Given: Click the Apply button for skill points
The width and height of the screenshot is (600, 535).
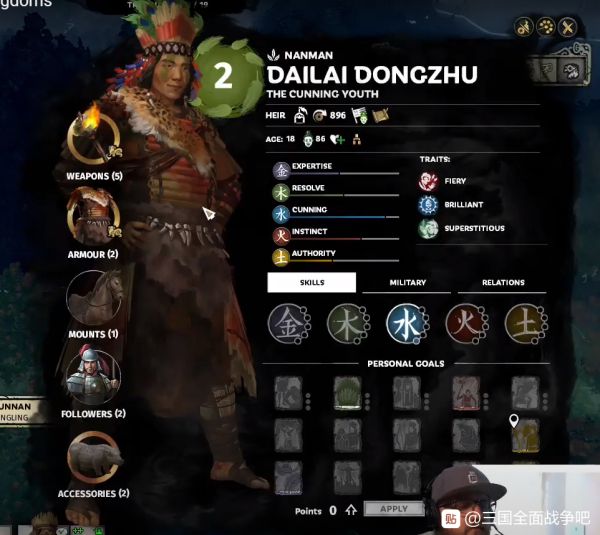Looking at the screenshot, I should point(394,509).
